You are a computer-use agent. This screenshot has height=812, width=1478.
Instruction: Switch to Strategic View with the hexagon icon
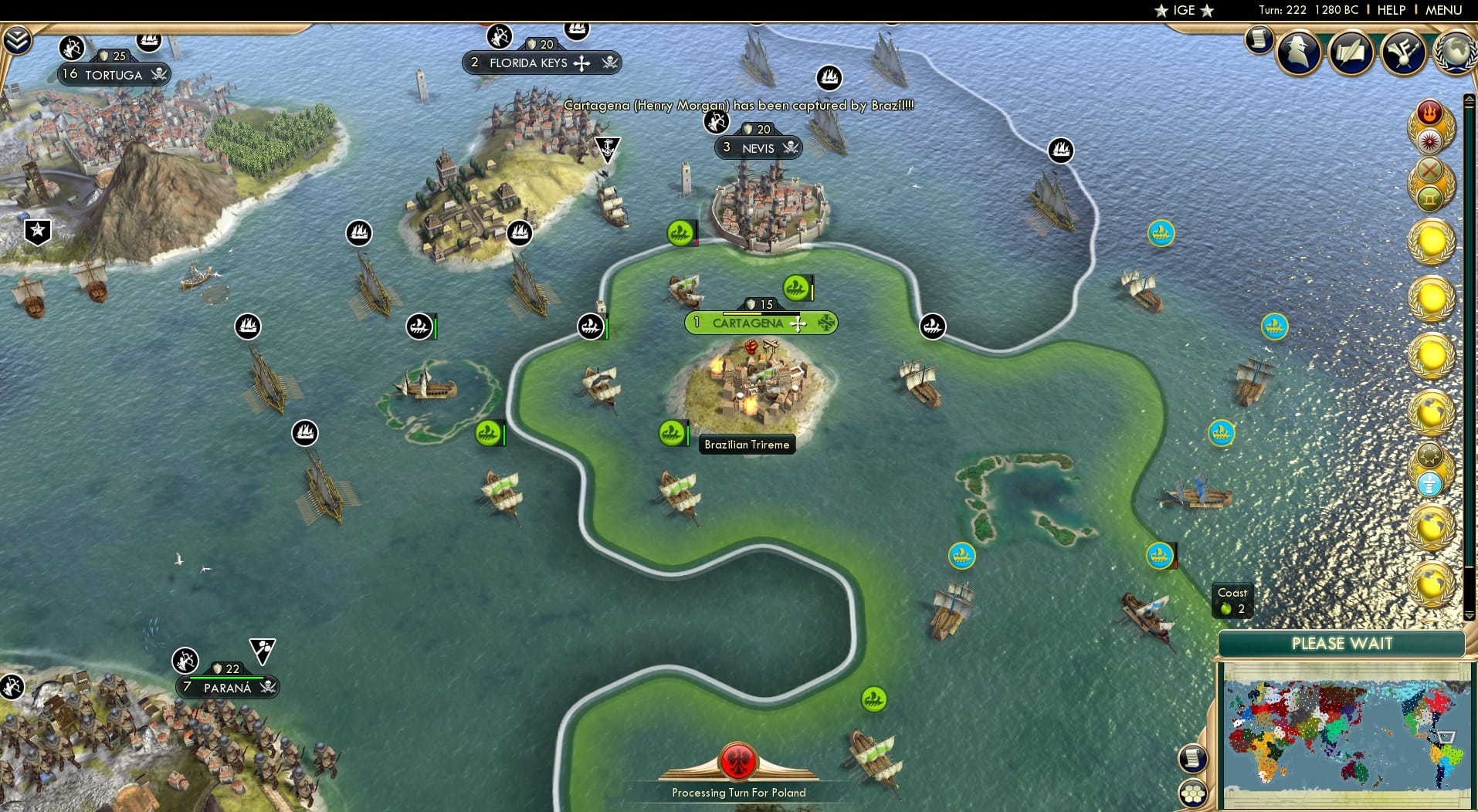coord(1193,793)
